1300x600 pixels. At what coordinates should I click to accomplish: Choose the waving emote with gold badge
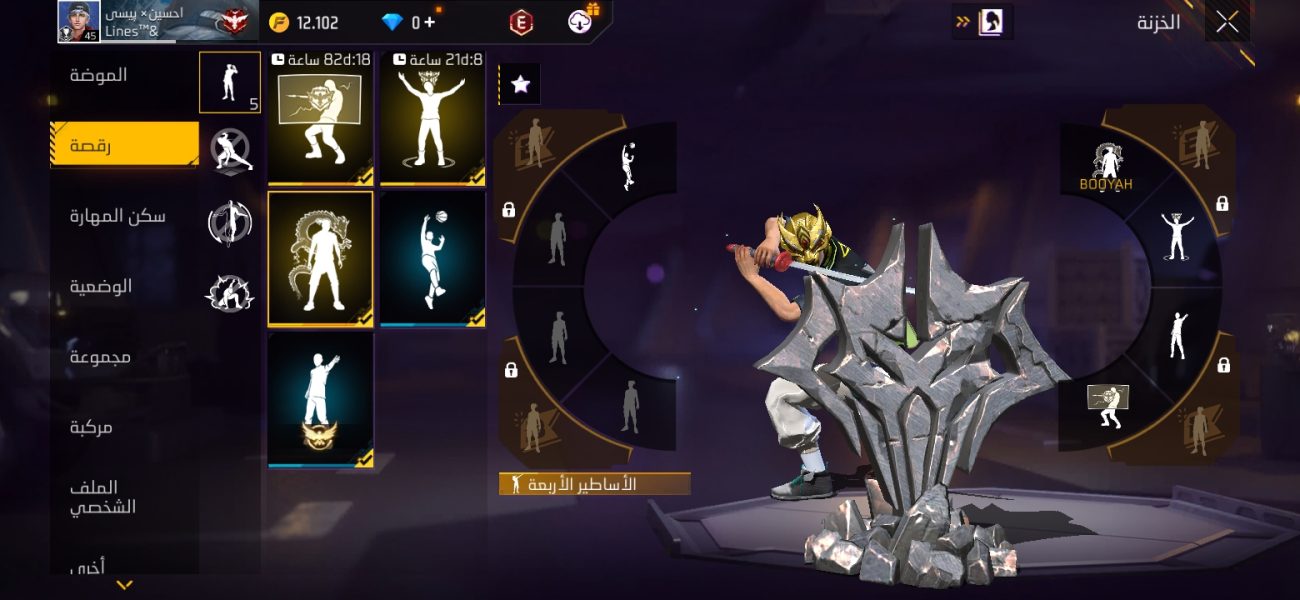coord(320,399)
